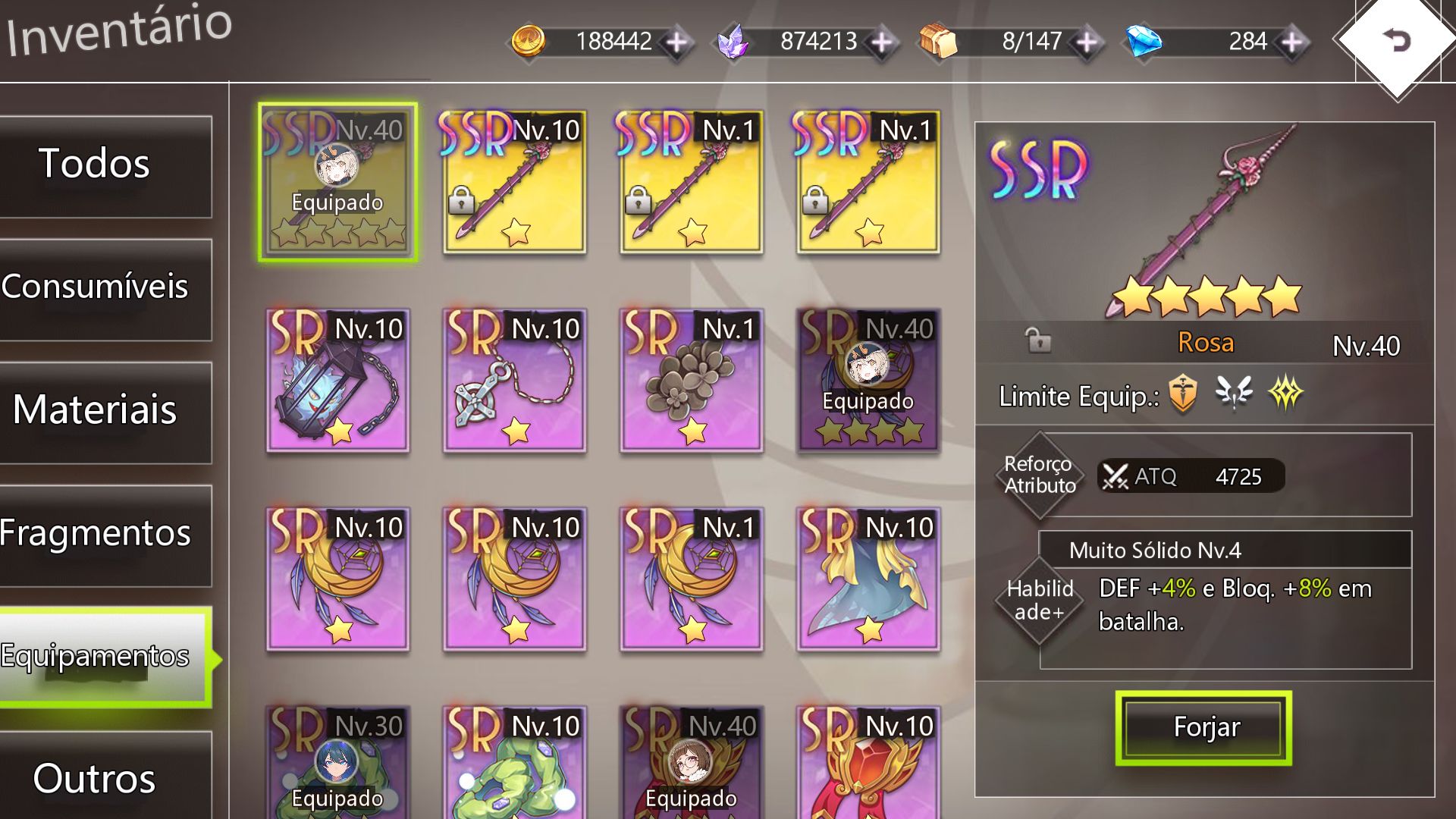Click the purple crystal currency icon
This screenshot has height=819, width=1456.
pyautogui.click(x=732, y=42)
